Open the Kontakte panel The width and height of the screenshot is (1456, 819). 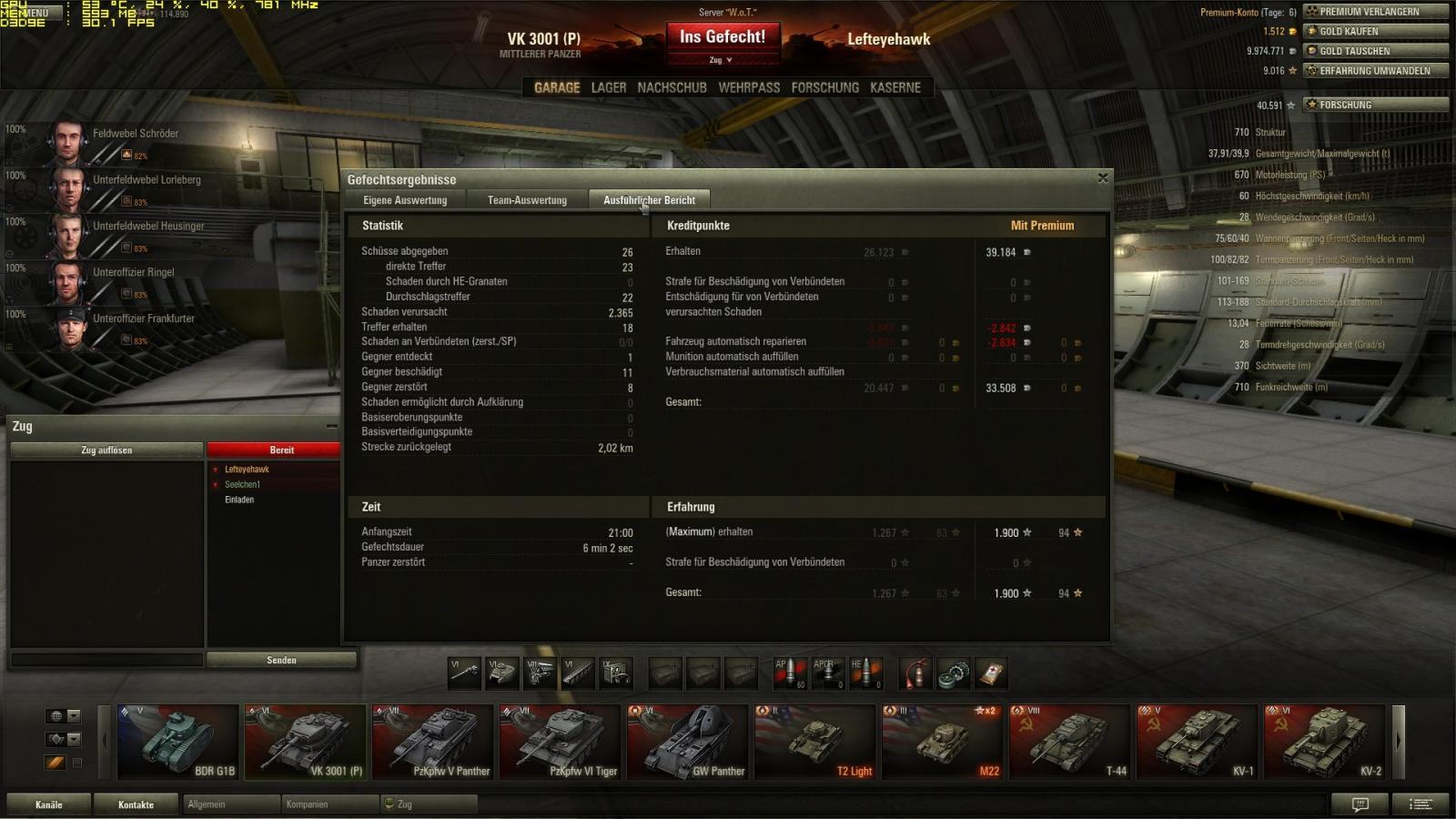[x=136, y=804]
